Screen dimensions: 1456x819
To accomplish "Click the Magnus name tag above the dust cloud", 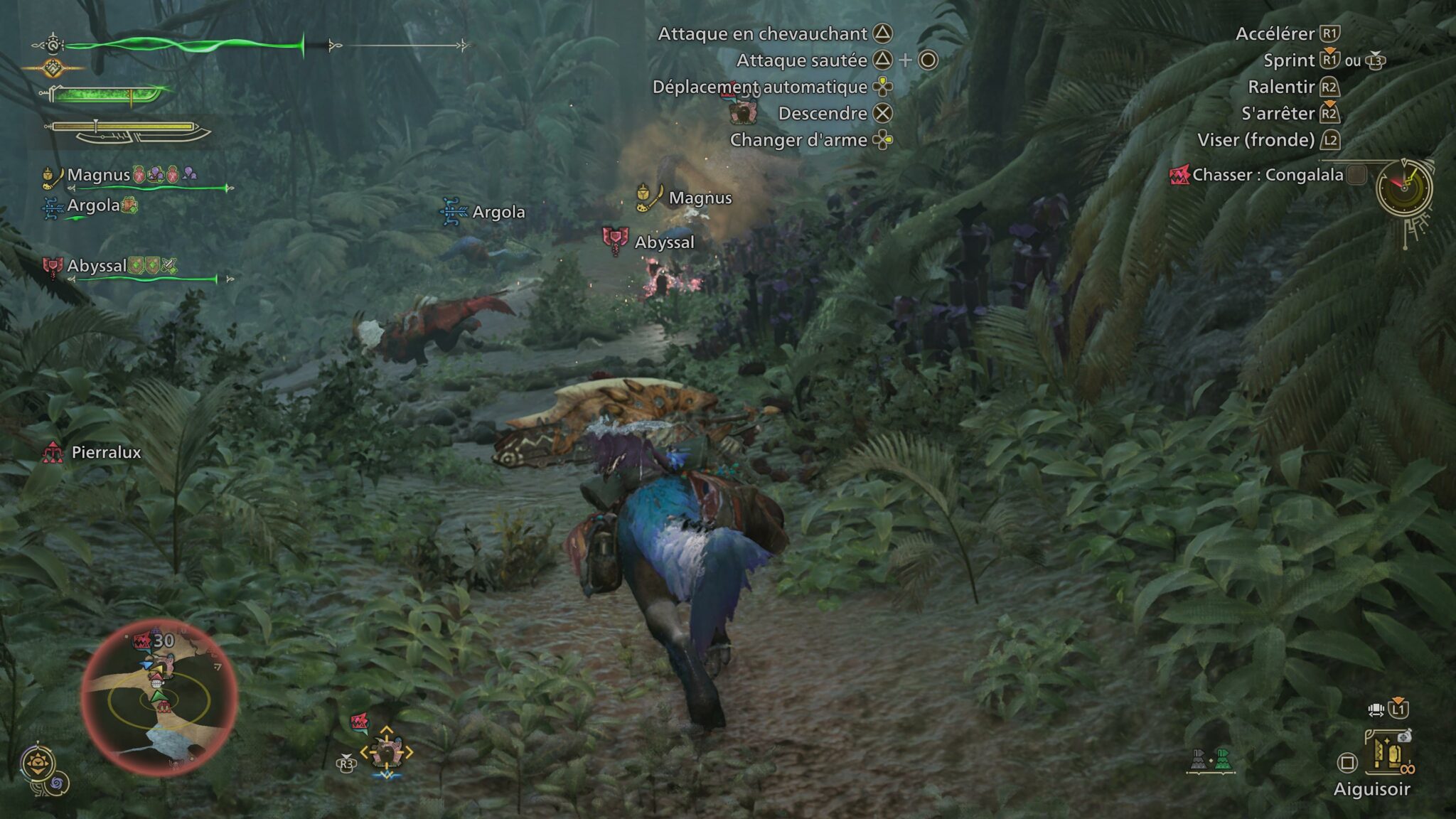I will [700, 198].
